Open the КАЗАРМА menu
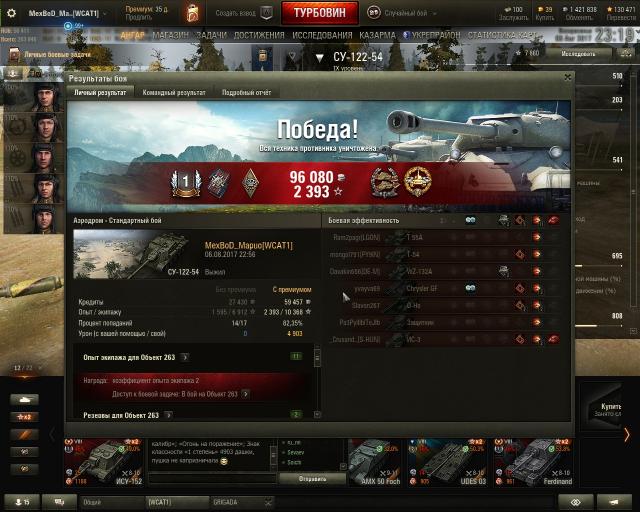This screenshot has width=640, height=512. pyautogui.click(x=377, y=34)
